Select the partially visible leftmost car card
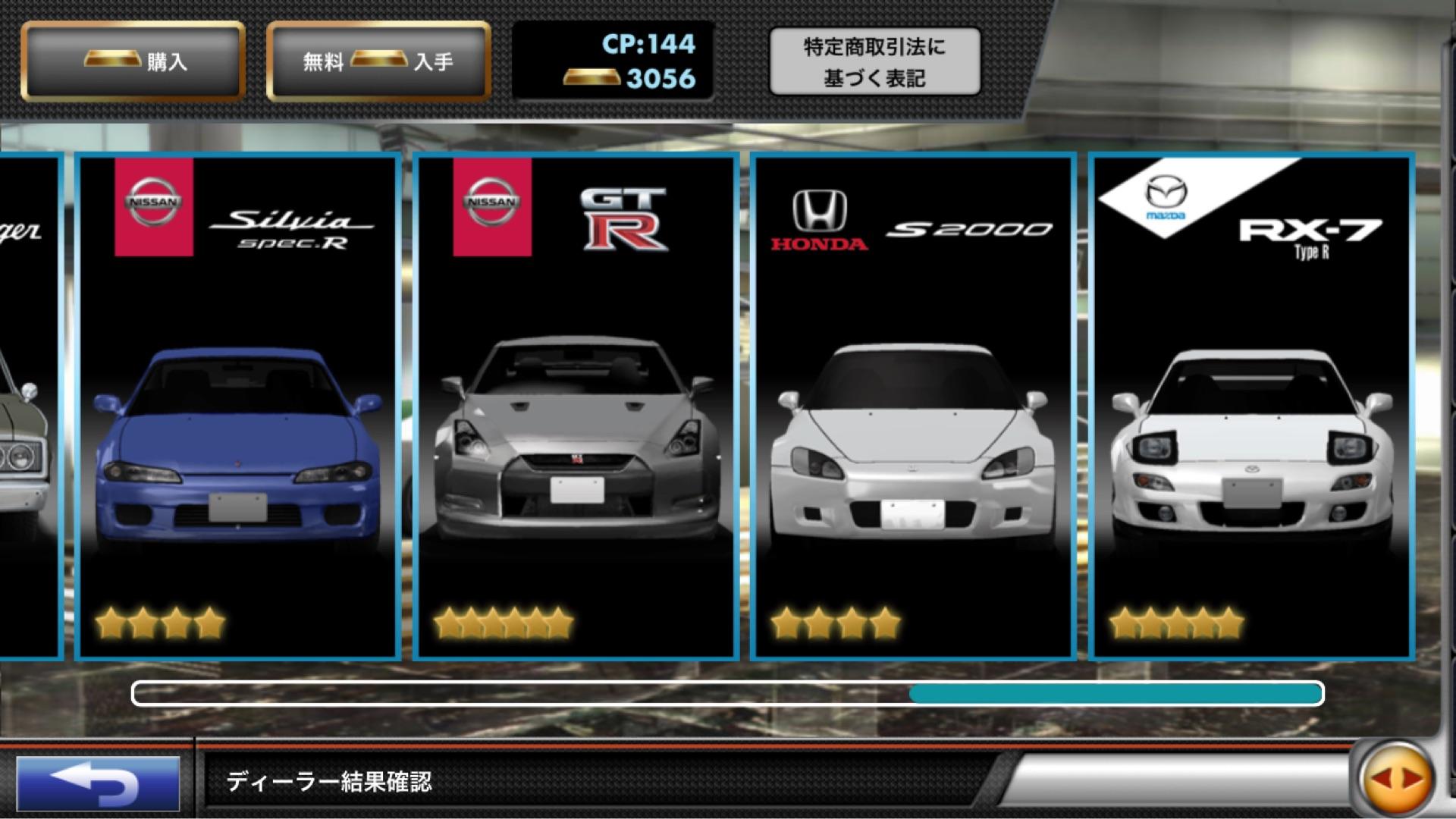1456x819 pixels. (x=29, y=407)
